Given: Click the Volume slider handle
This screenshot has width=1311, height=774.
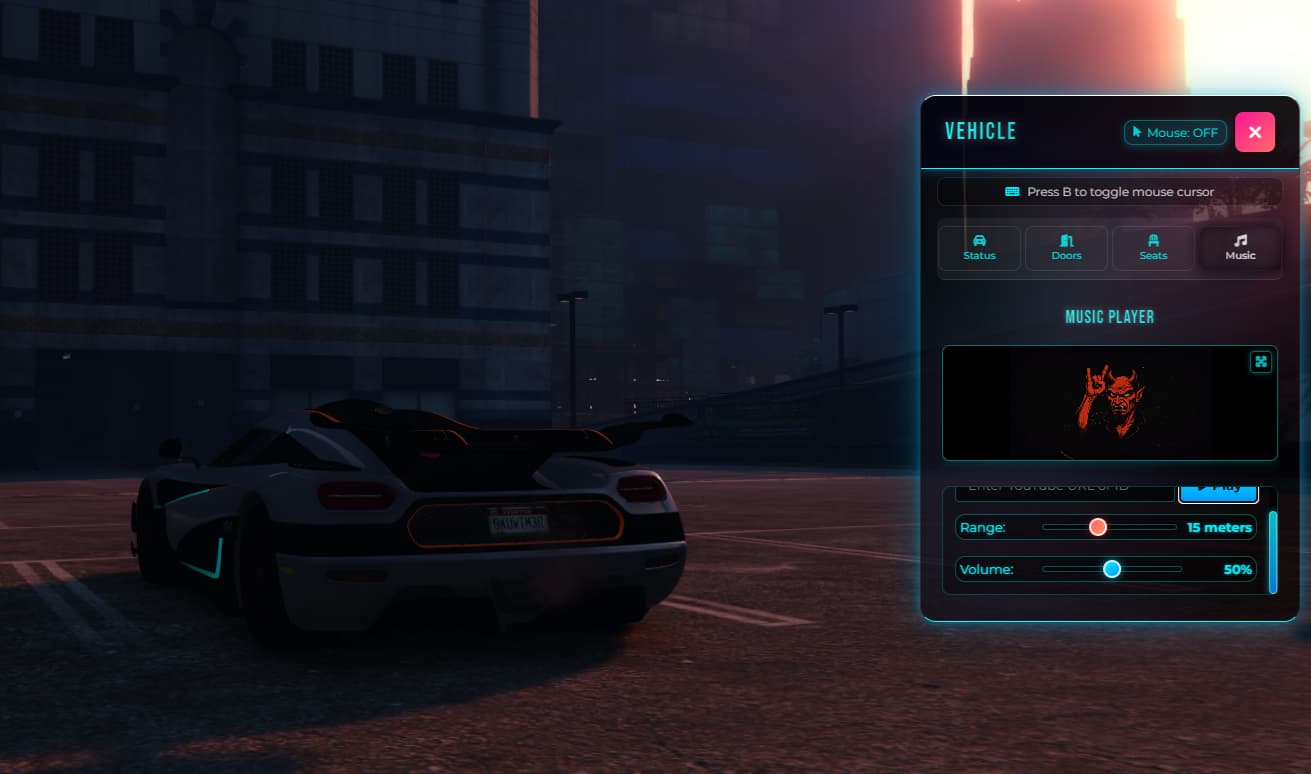Looking at the screenshot, I should (x=1112, y=569).
